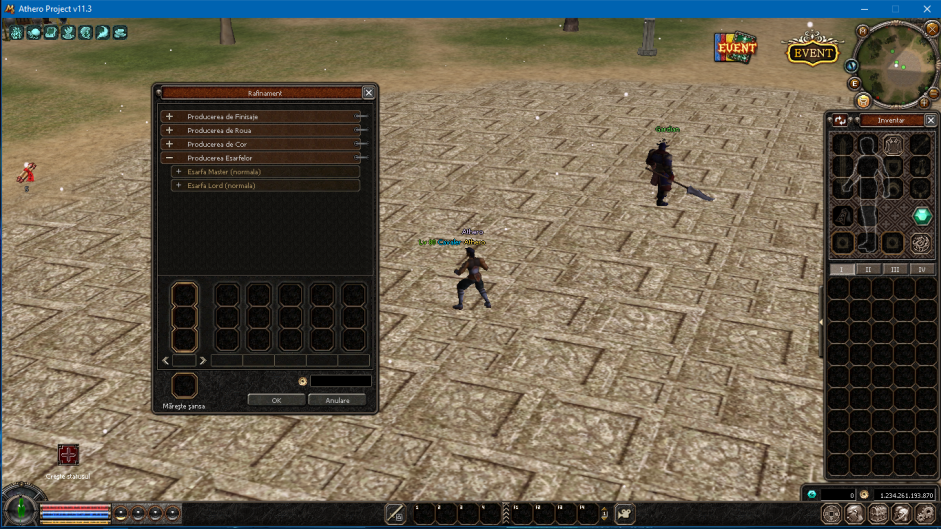Open the colorful EVENT cards icon
The image size is (941, 529).
click(x=735, y=46)
